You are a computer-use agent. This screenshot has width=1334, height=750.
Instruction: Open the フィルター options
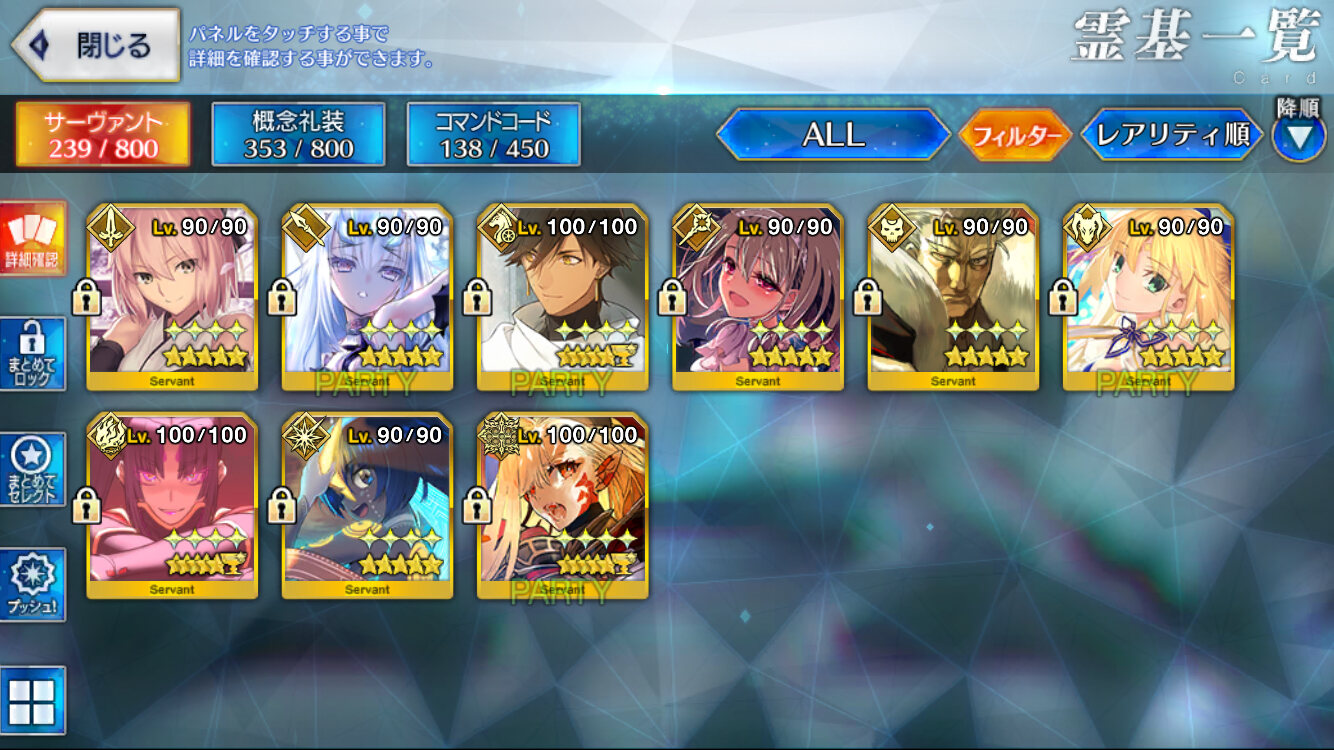coord(1014,136)
